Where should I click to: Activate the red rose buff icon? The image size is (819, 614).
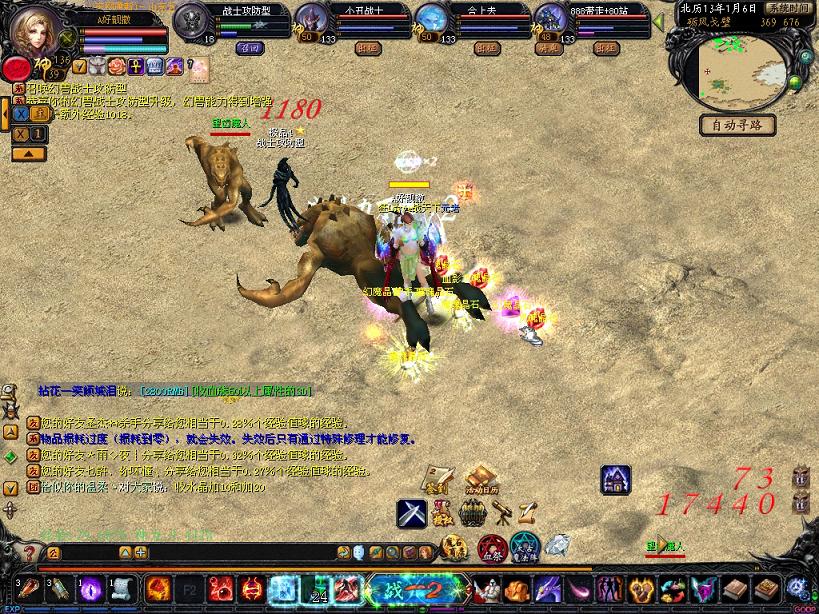tap(118, 66)
